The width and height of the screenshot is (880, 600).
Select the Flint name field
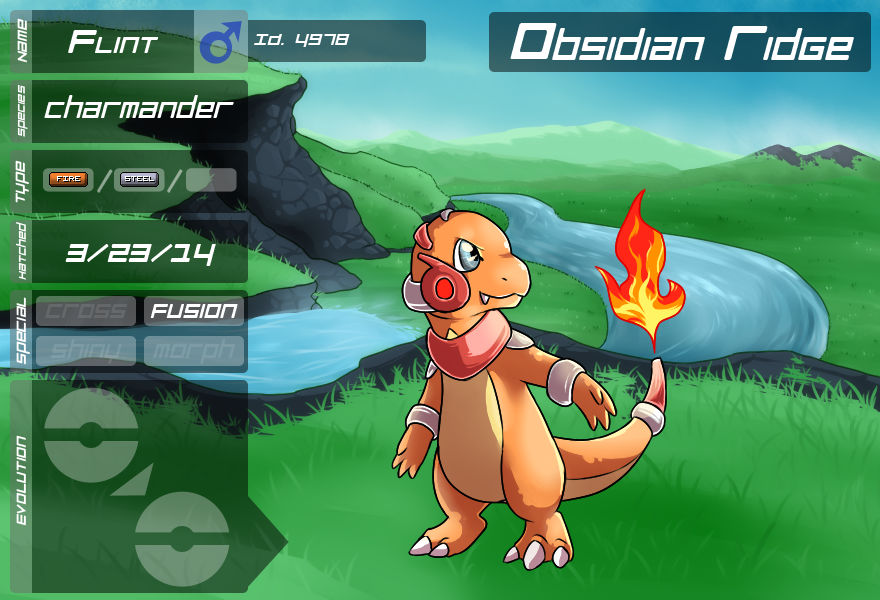[113, 42]
